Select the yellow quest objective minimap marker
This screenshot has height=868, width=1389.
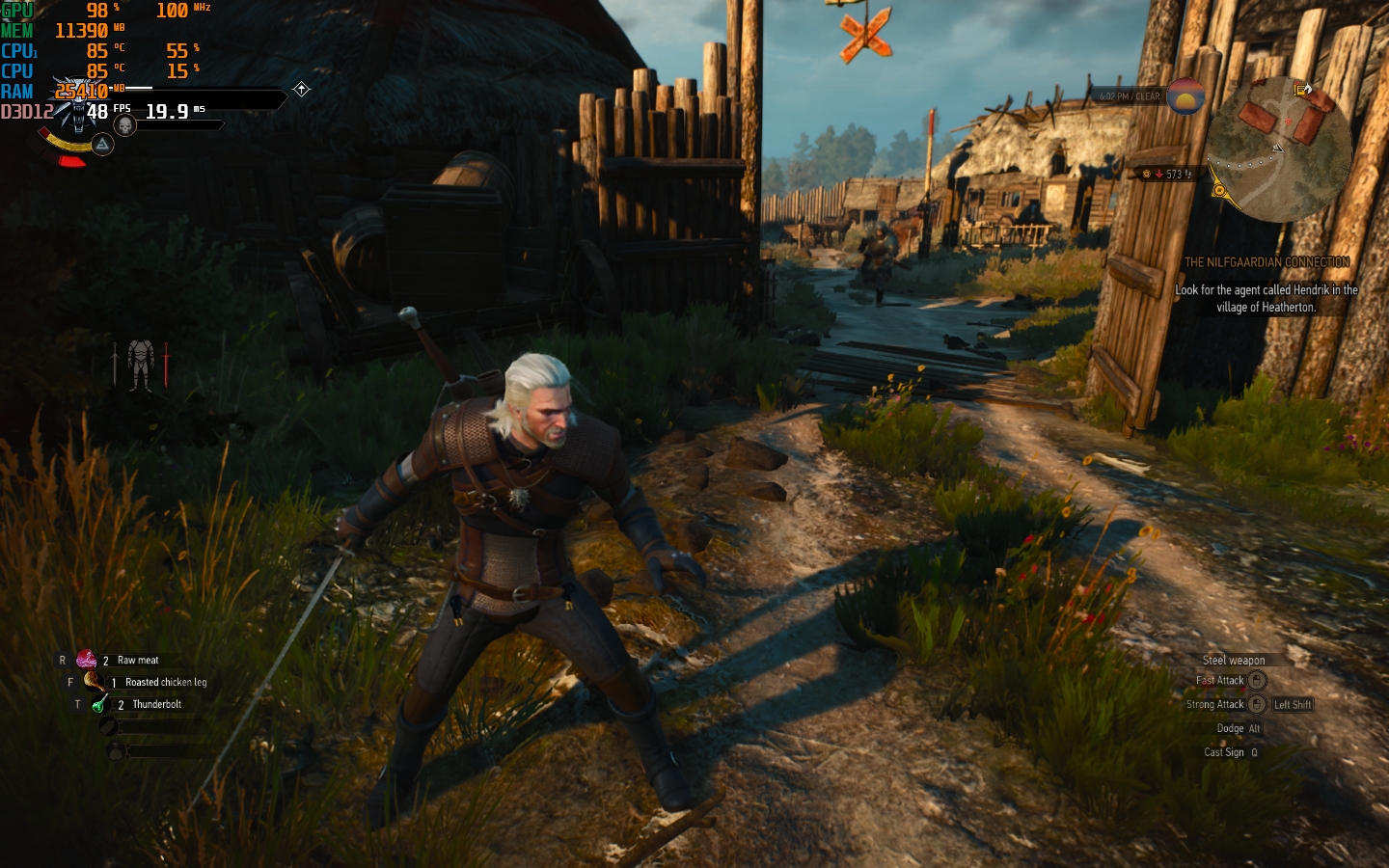(x=1219, y=190)
